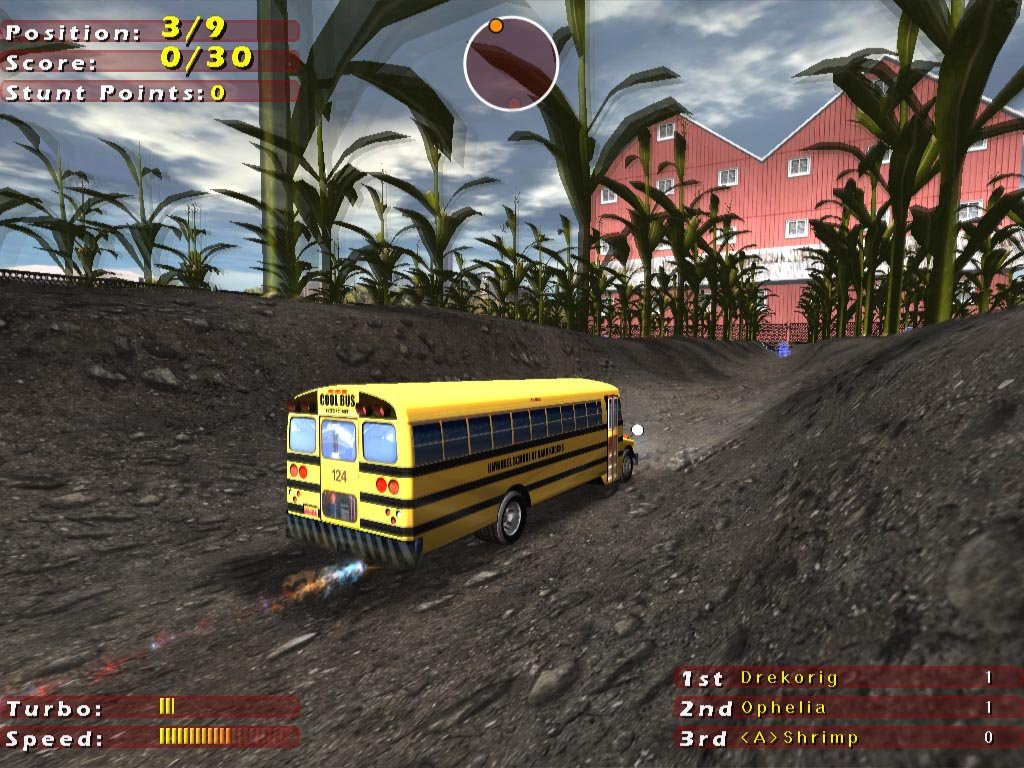Select Drekorig's 1st place leaderboard row

(x=848, y=678)
